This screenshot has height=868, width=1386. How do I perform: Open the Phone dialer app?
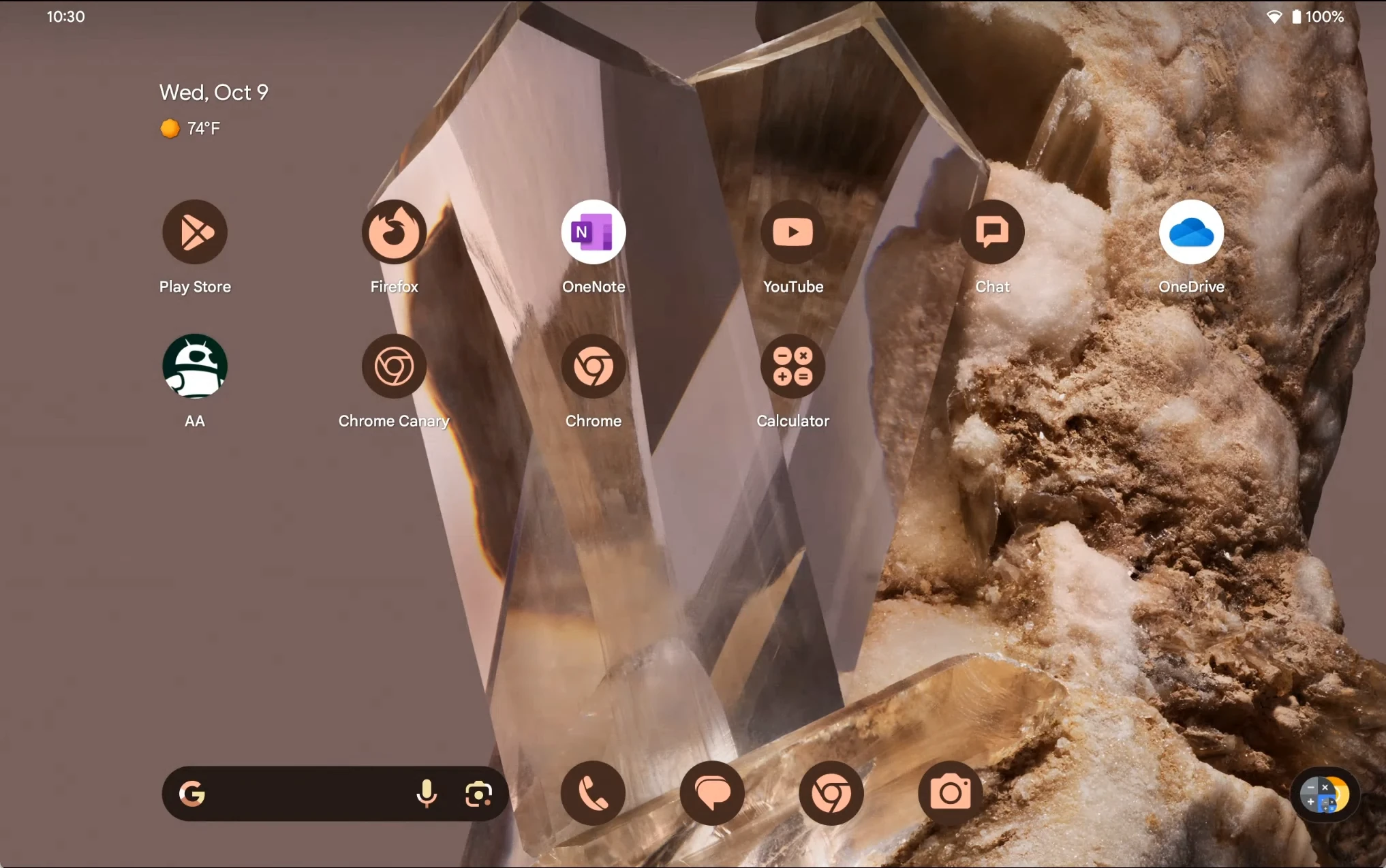pyautogui.click(x=593, y=794)
